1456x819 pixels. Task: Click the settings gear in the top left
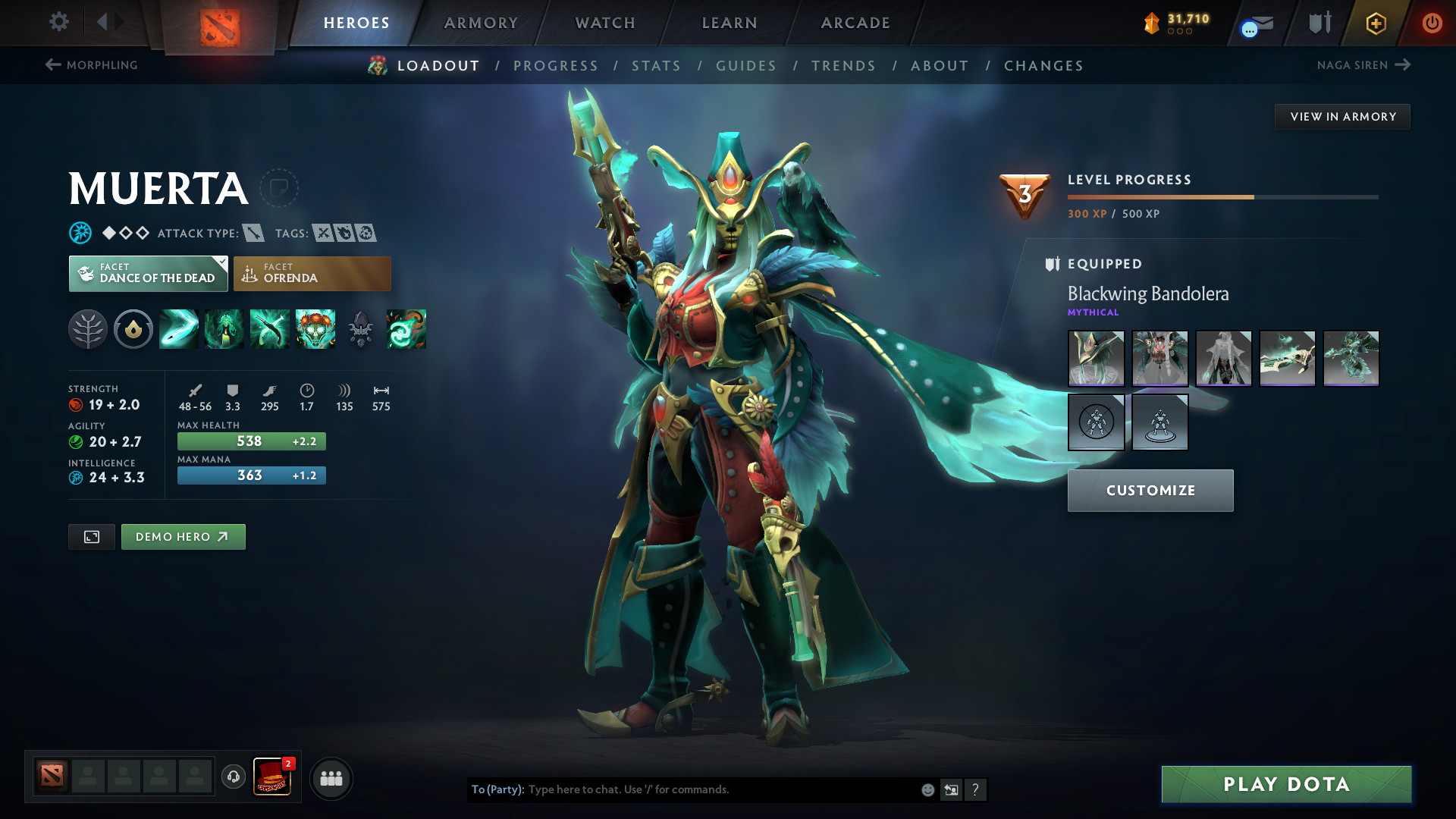click(59, 22)
